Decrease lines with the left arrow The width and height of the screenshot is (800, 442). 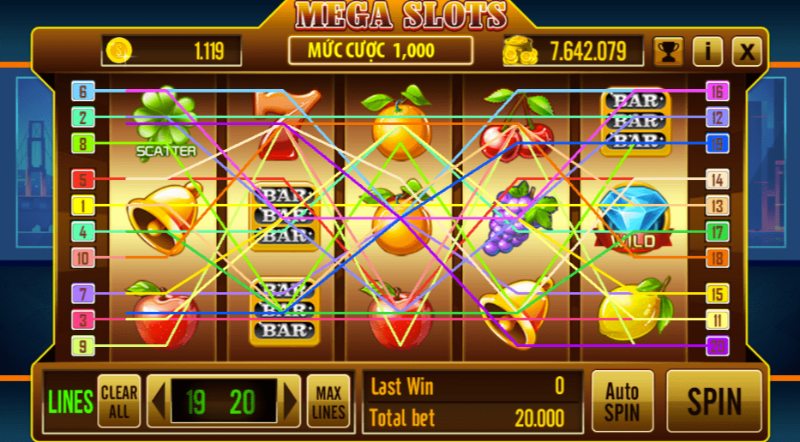click(157, 401)
